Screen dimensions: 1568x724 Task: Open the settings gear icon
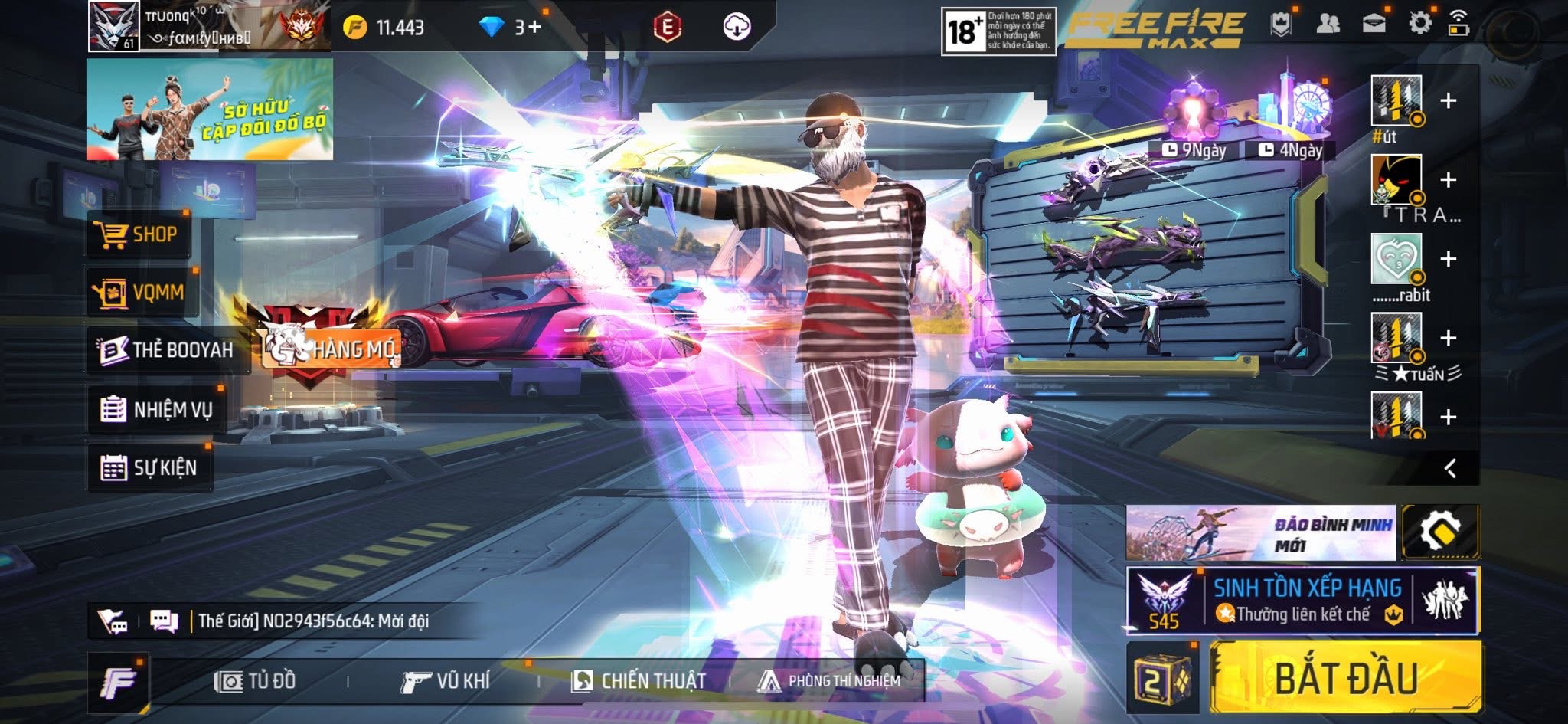tap(1419, 23)
